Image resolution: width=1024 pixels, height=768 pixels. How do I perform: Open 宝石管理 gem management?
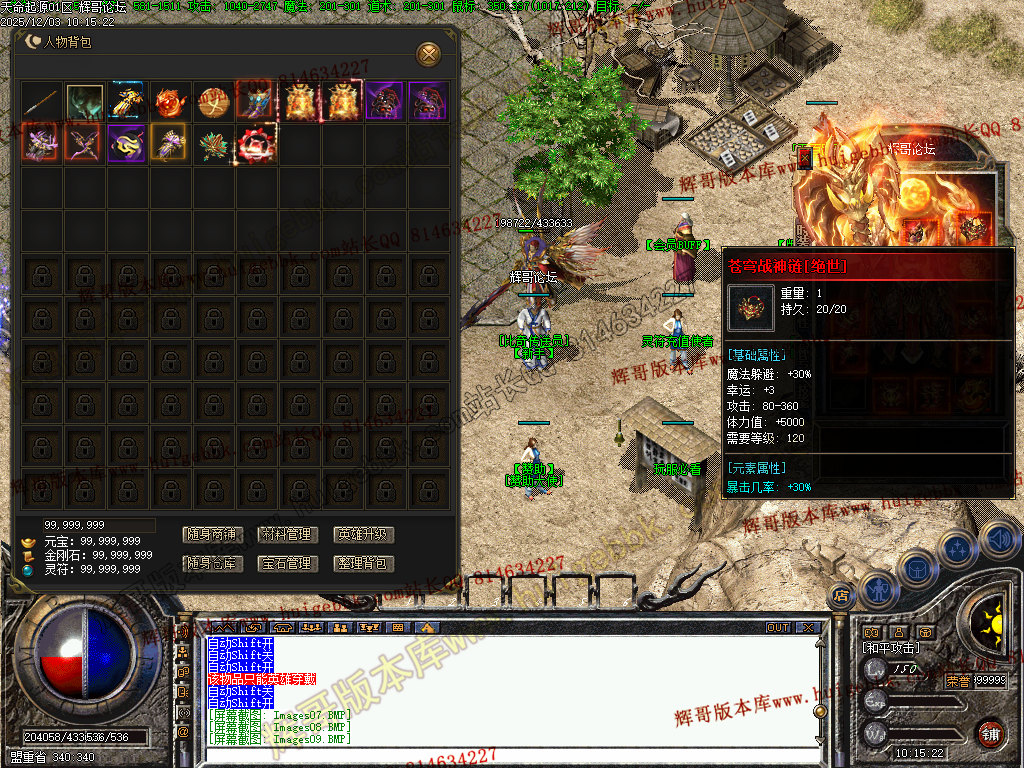[286, 564]
